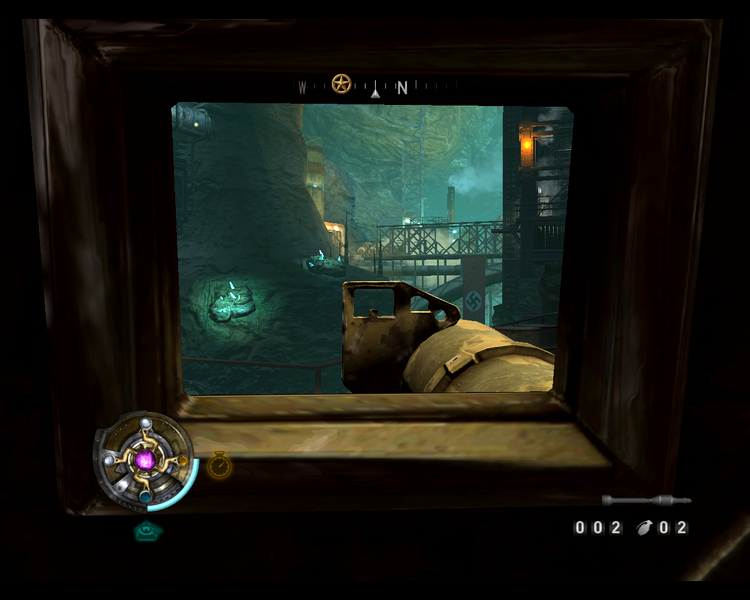750x600 pixels.
Task: Choose the teal gem on the medallion
Action: [x=146, y=496]
